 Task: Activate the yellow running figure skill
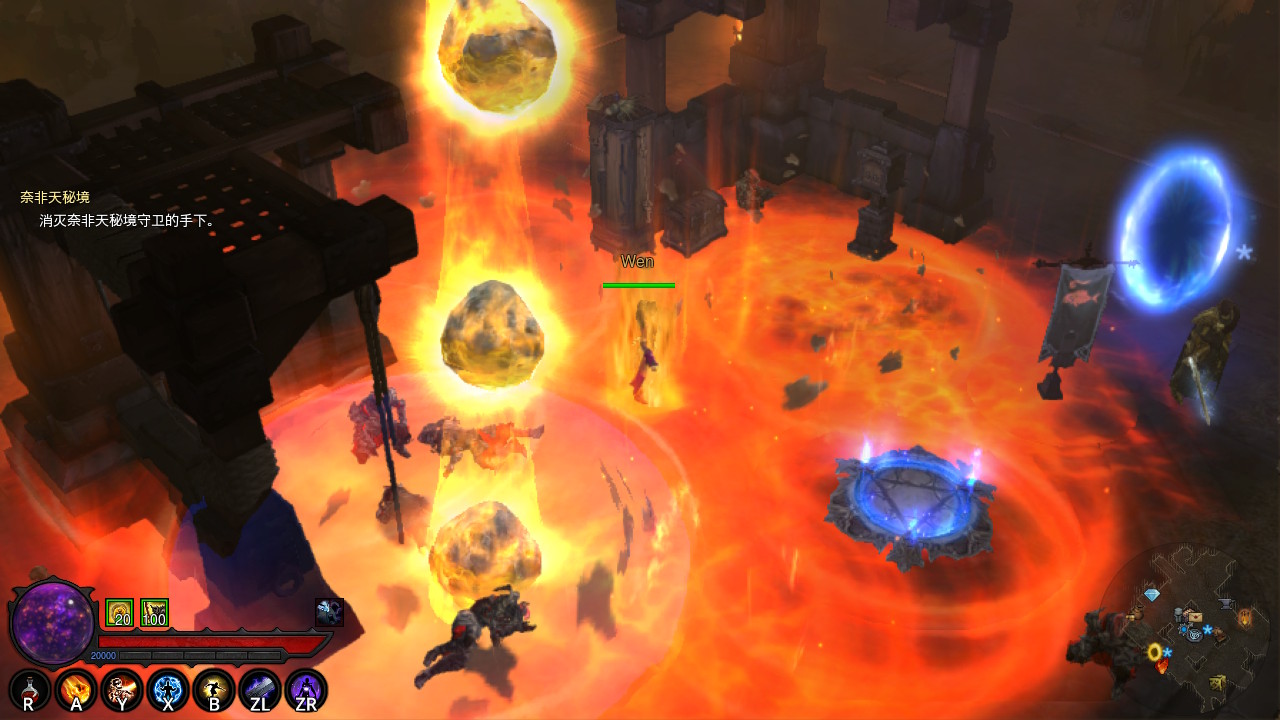coord(214,691)
